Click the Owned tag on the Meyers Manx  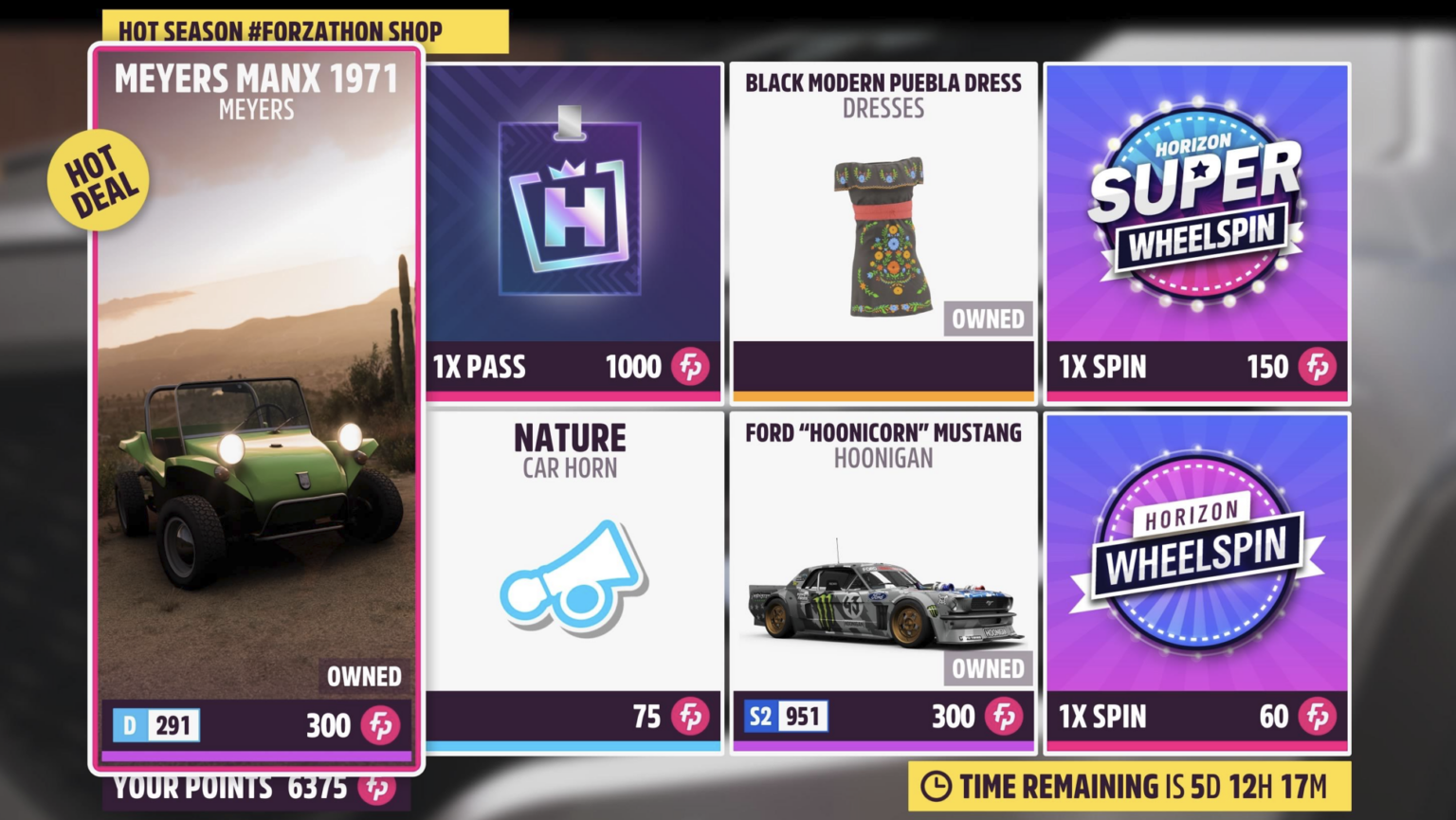point(364,677)
